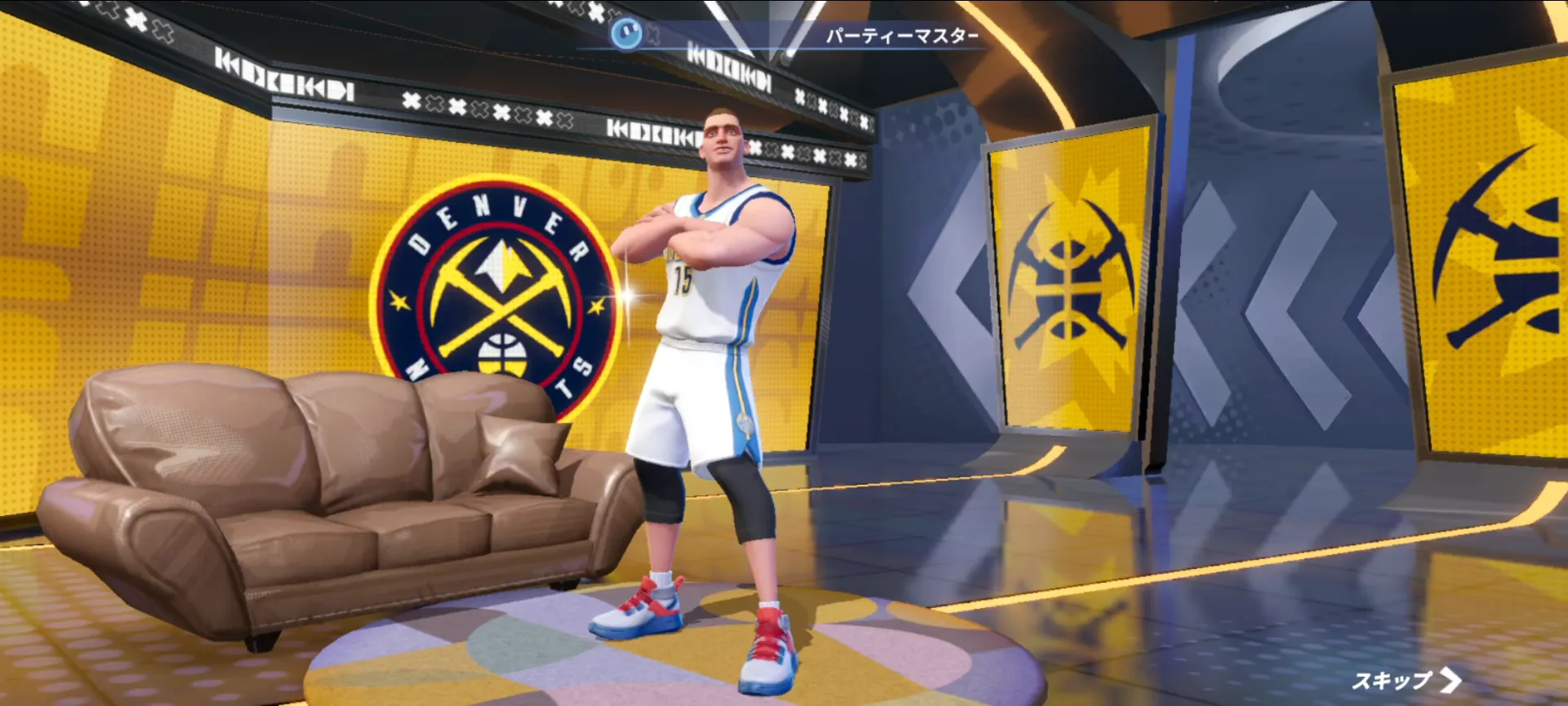Select the star on the Denver logo

[x=397, y=300]
